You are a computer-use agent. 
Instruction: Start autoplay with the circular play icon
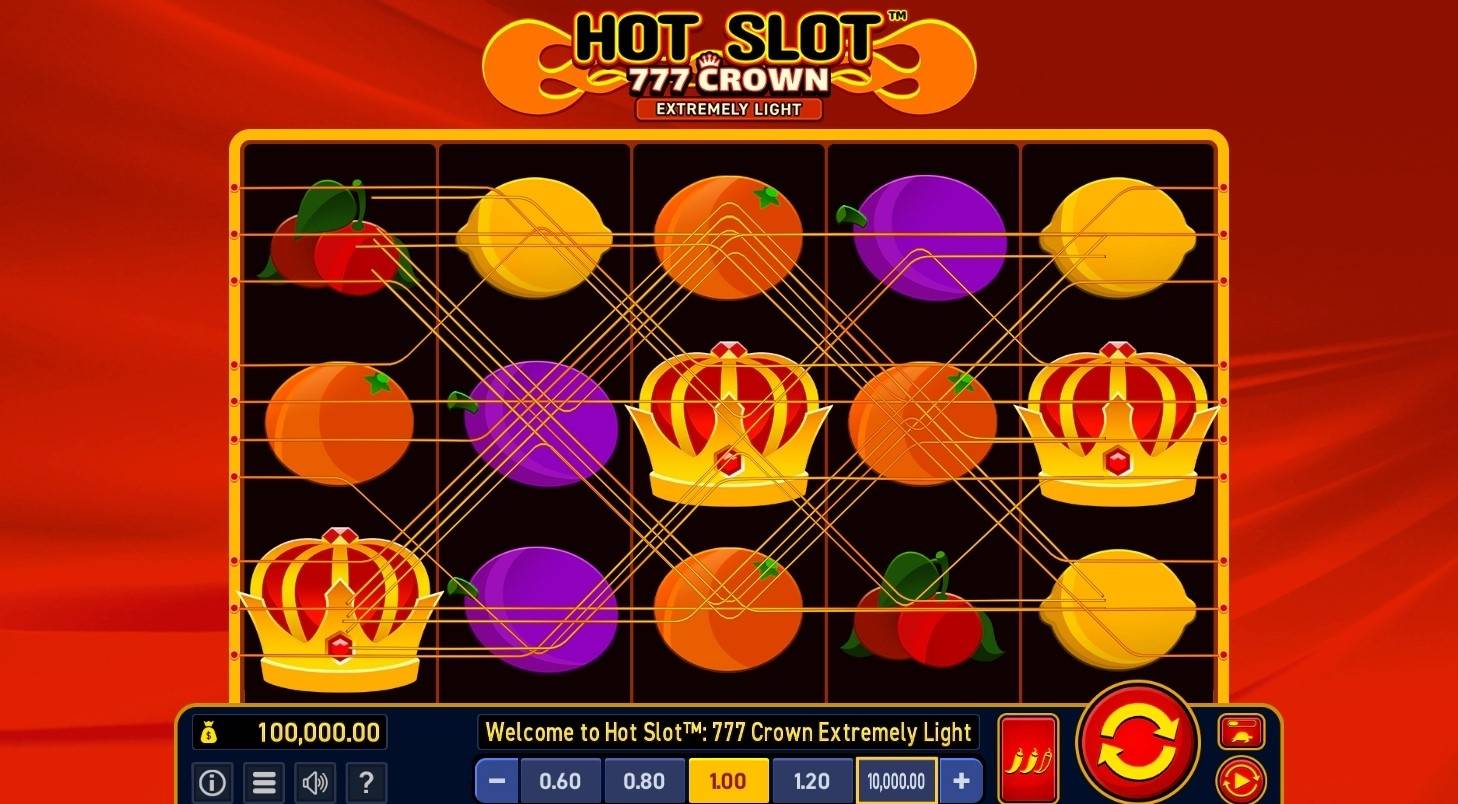coord(1243,779)
